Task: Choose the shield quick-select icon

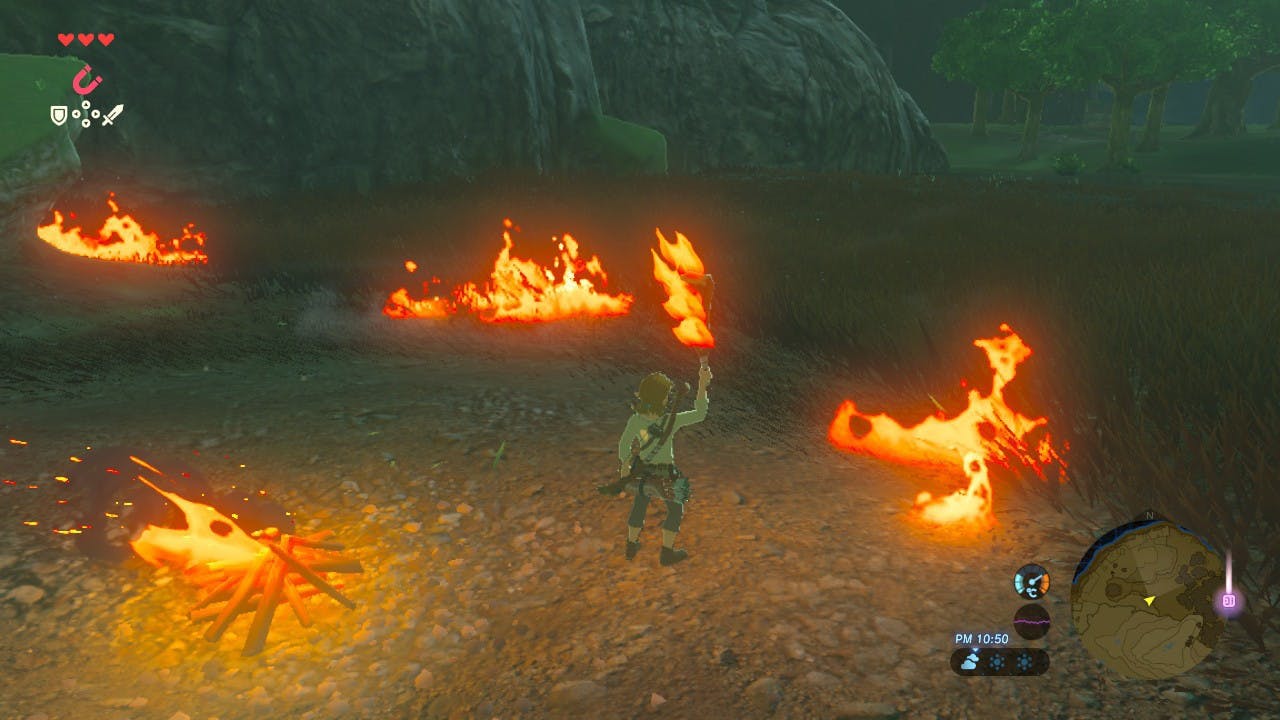Action: click(59, 116)
